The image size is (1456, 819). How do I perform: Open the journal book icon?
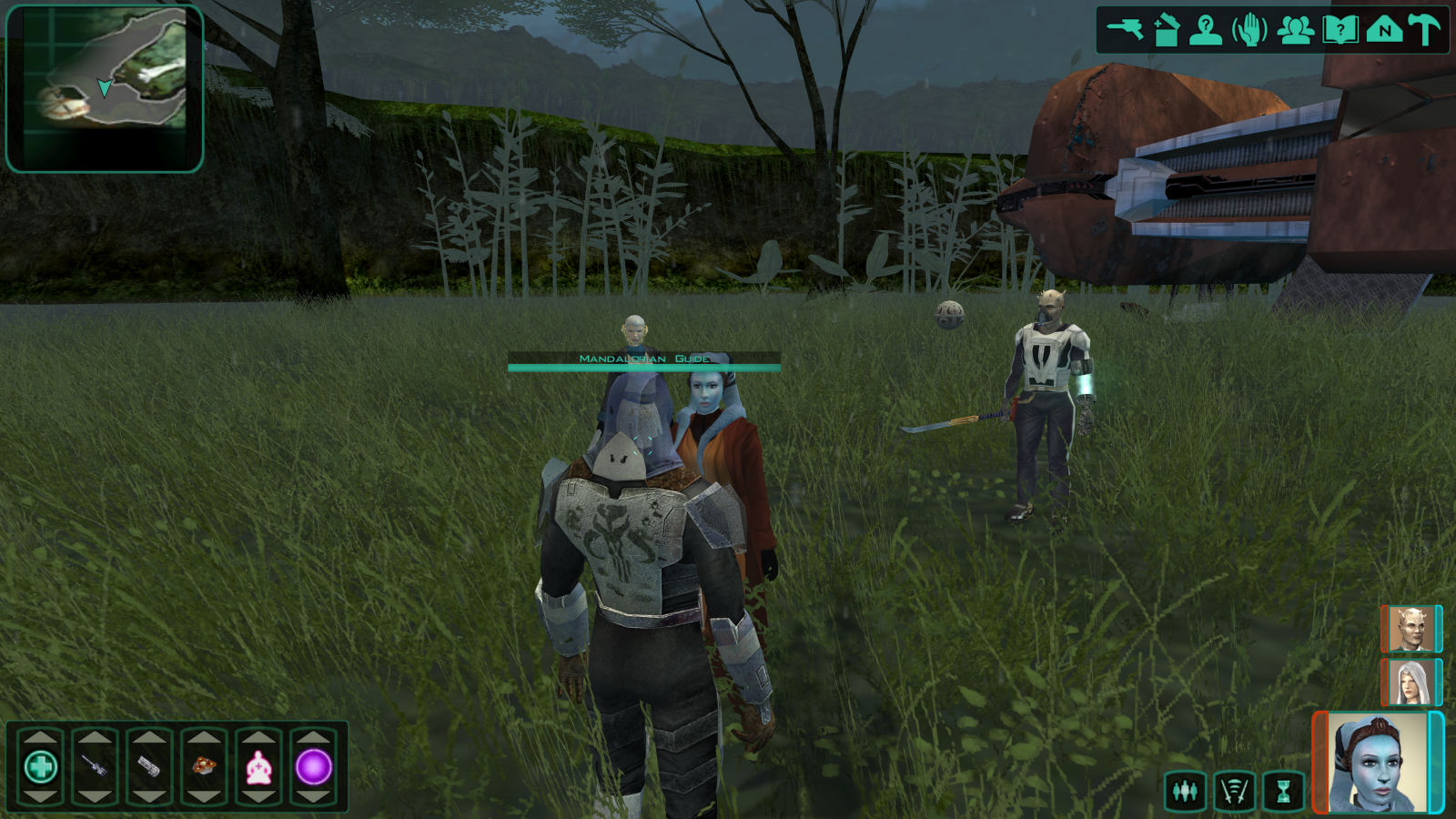pyautogui.click(x=1340, y=30)
